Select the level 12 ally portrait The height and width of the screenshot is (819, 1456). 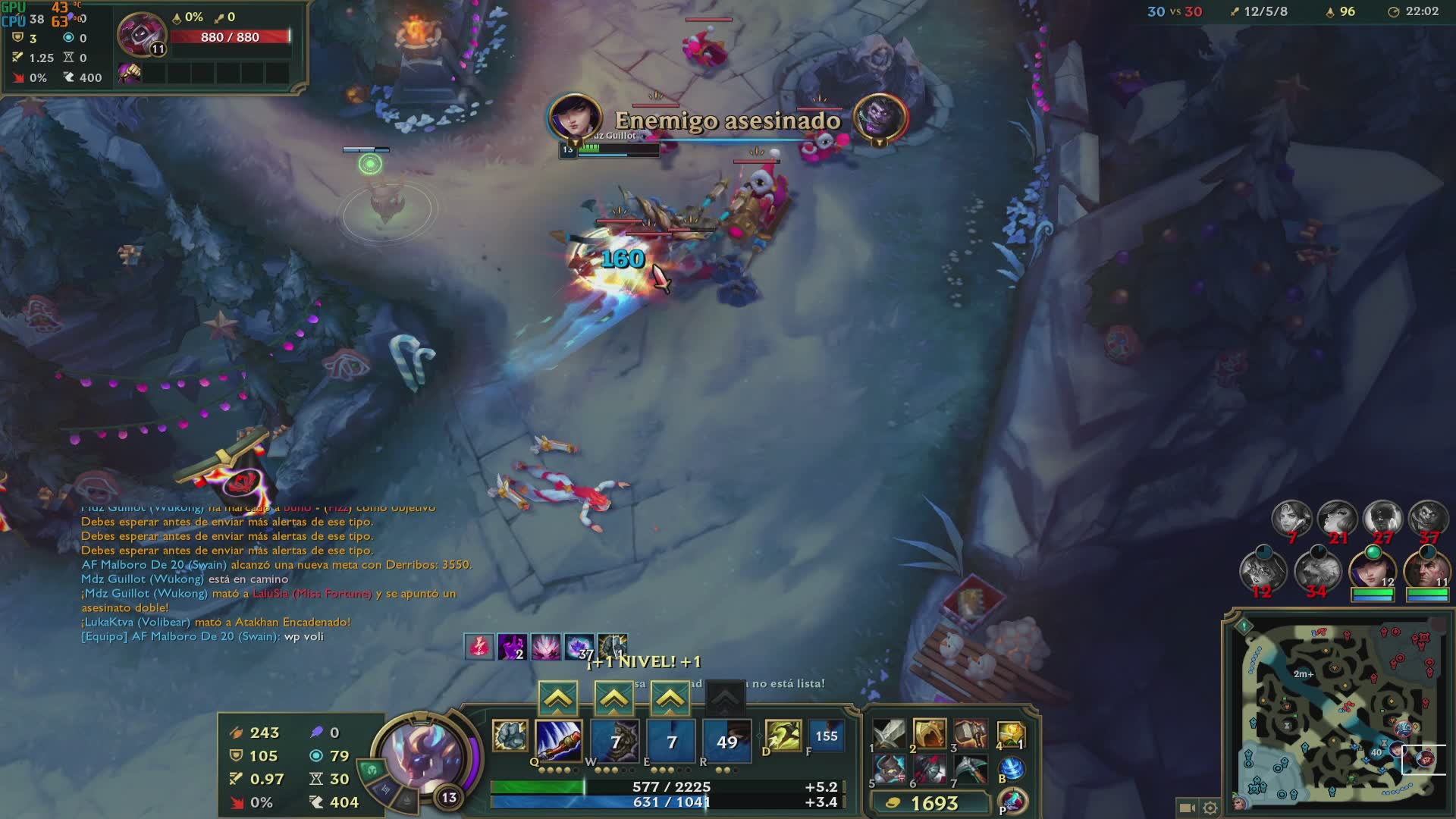pyautogui.click(x=1373, y=570)
